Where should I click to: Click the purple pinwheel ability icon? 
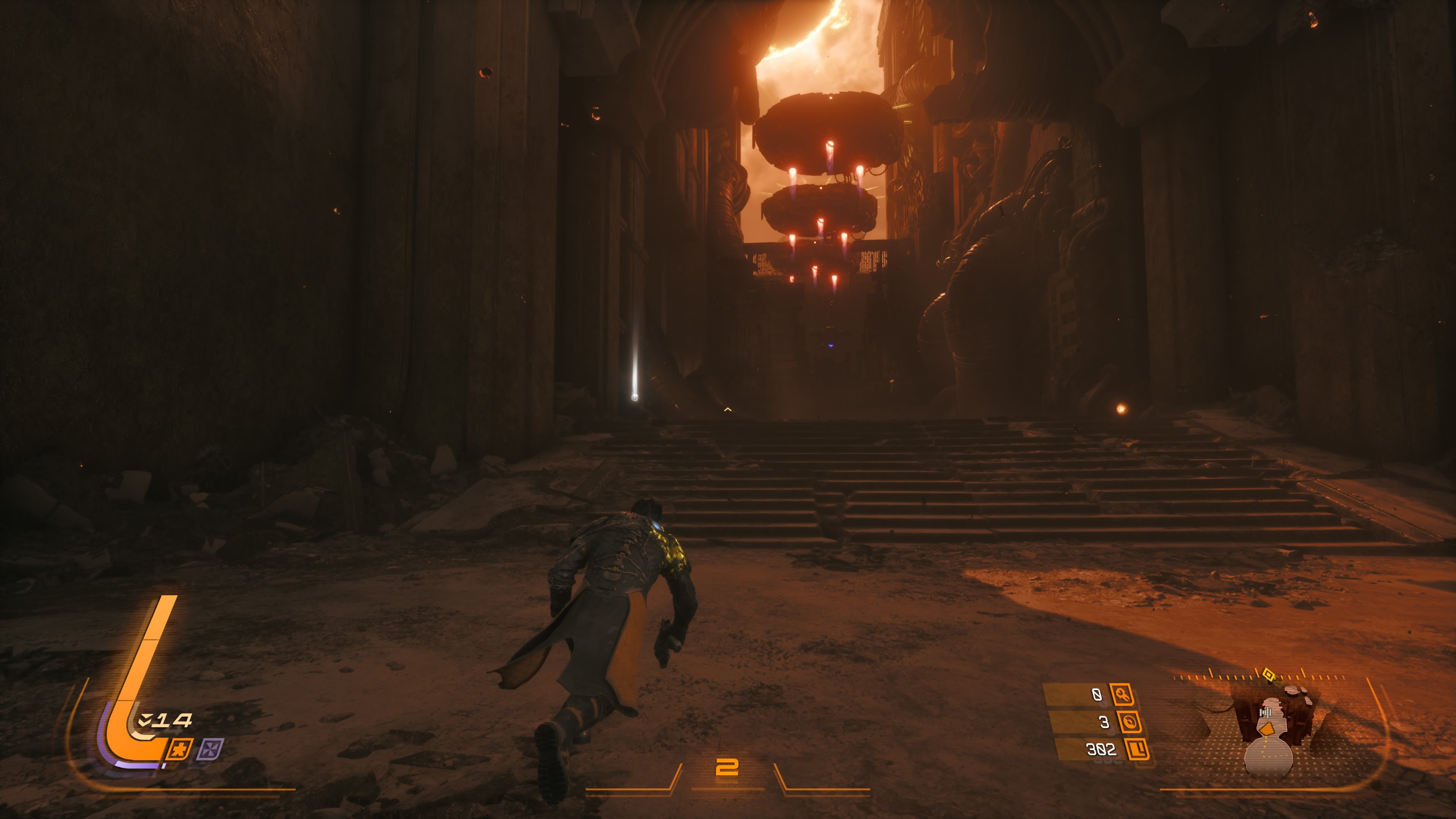[x=210, y=750]
